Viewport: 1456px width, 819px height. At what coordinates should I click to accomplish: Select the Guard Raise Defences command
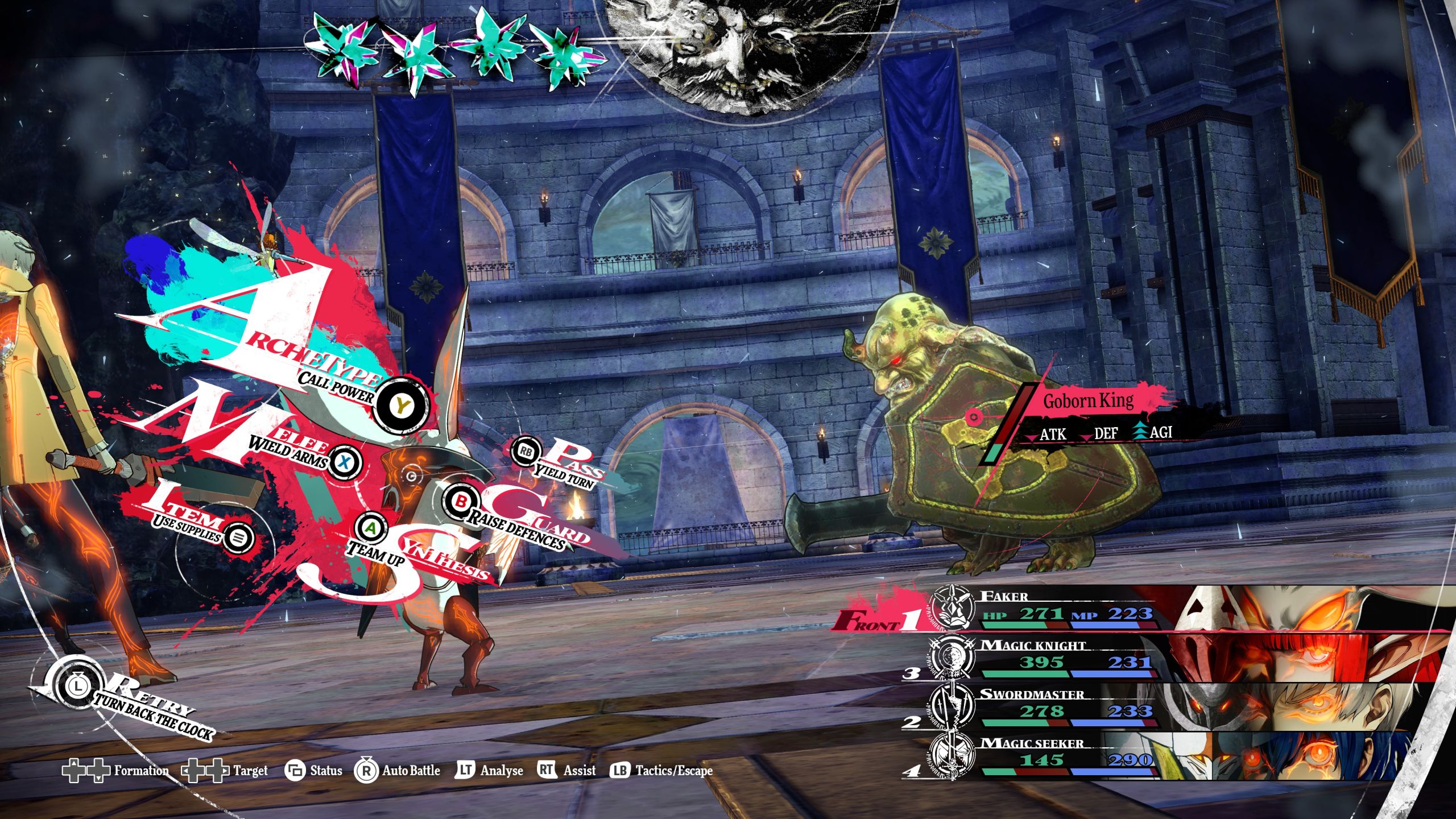(462, 502)
